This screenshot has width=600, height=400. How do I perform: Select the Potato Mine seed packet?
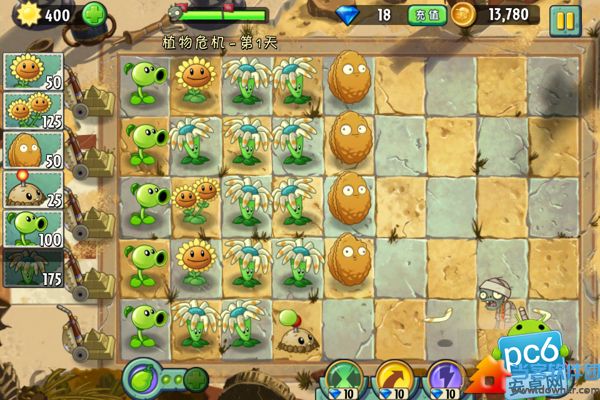click(34, 191)
